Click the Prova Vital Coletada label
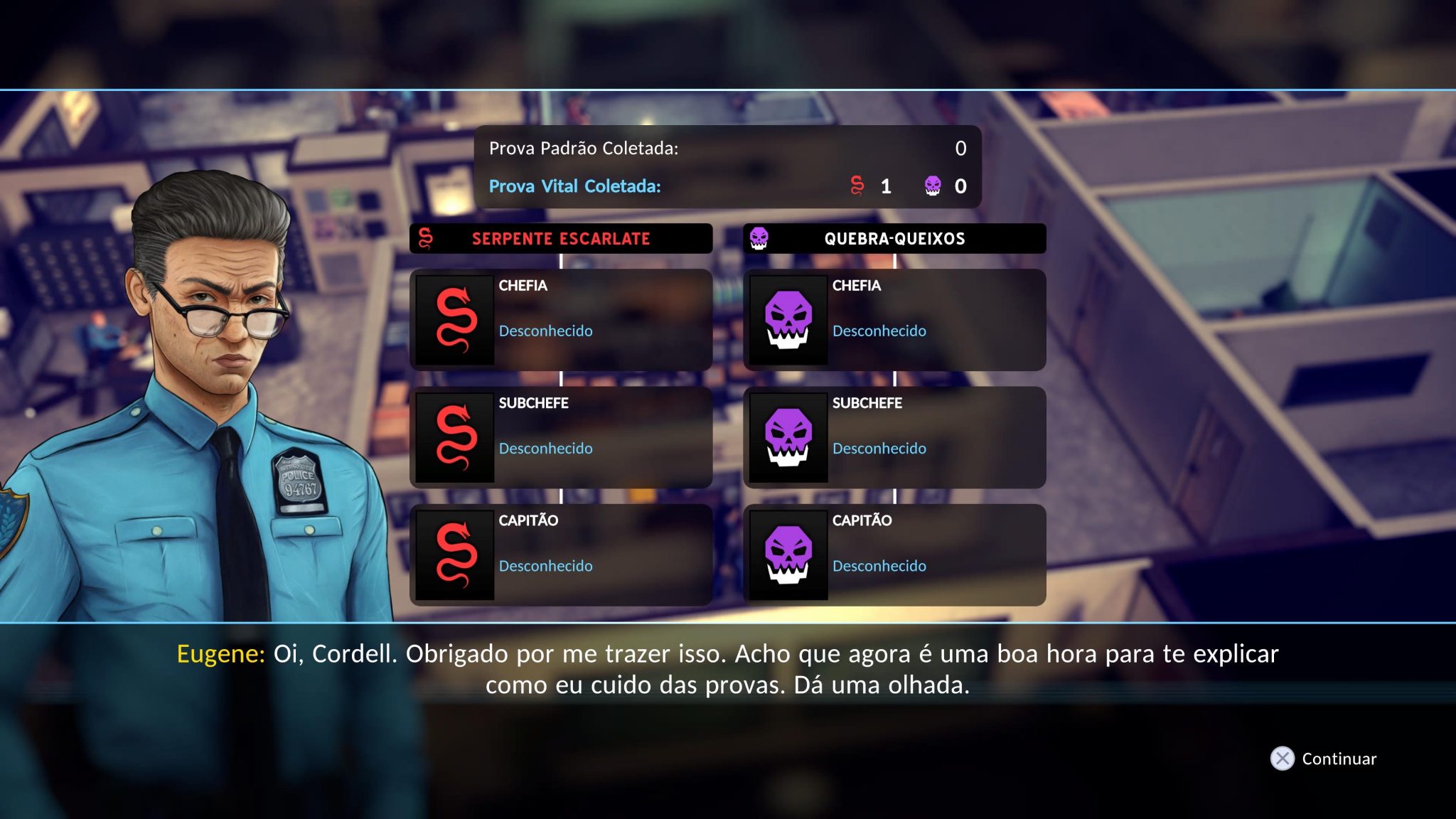The height and width of the screenshot is (819, 1456). (x=574, y=187)
